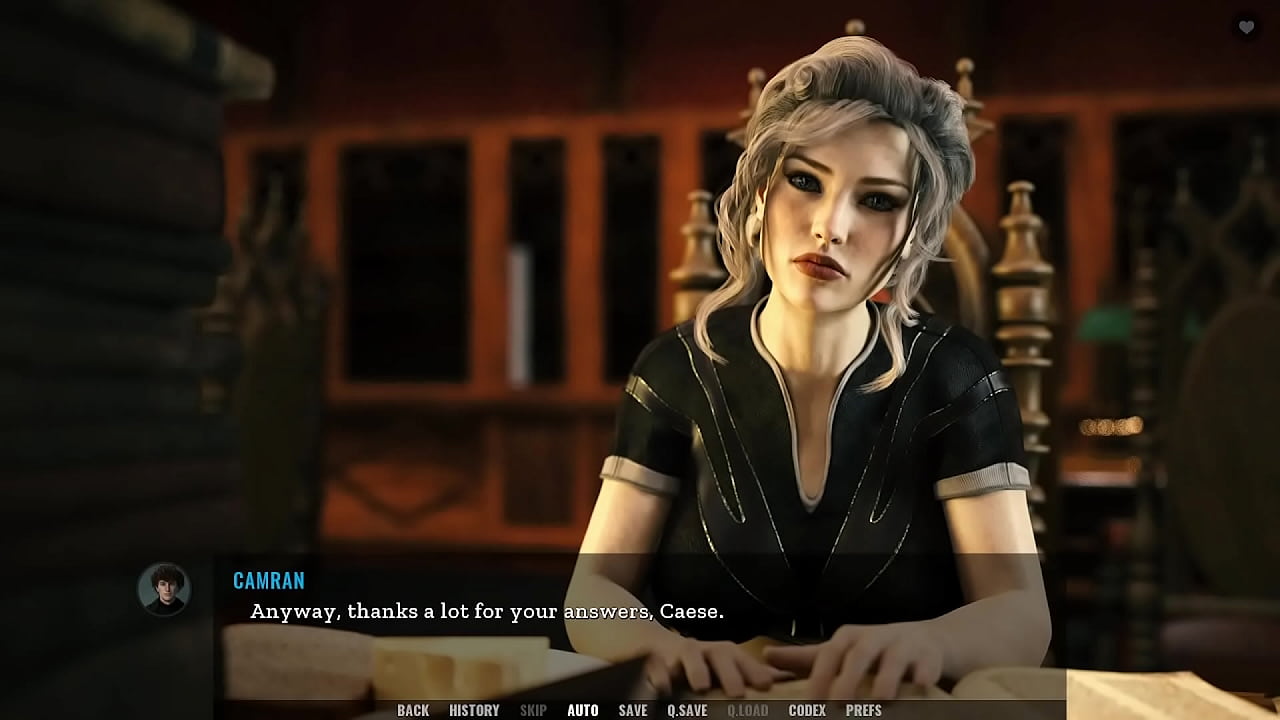Screen dimensions: 1280x720
Task: Open the Prefs settings menu
Action: (x=864, y=710)
